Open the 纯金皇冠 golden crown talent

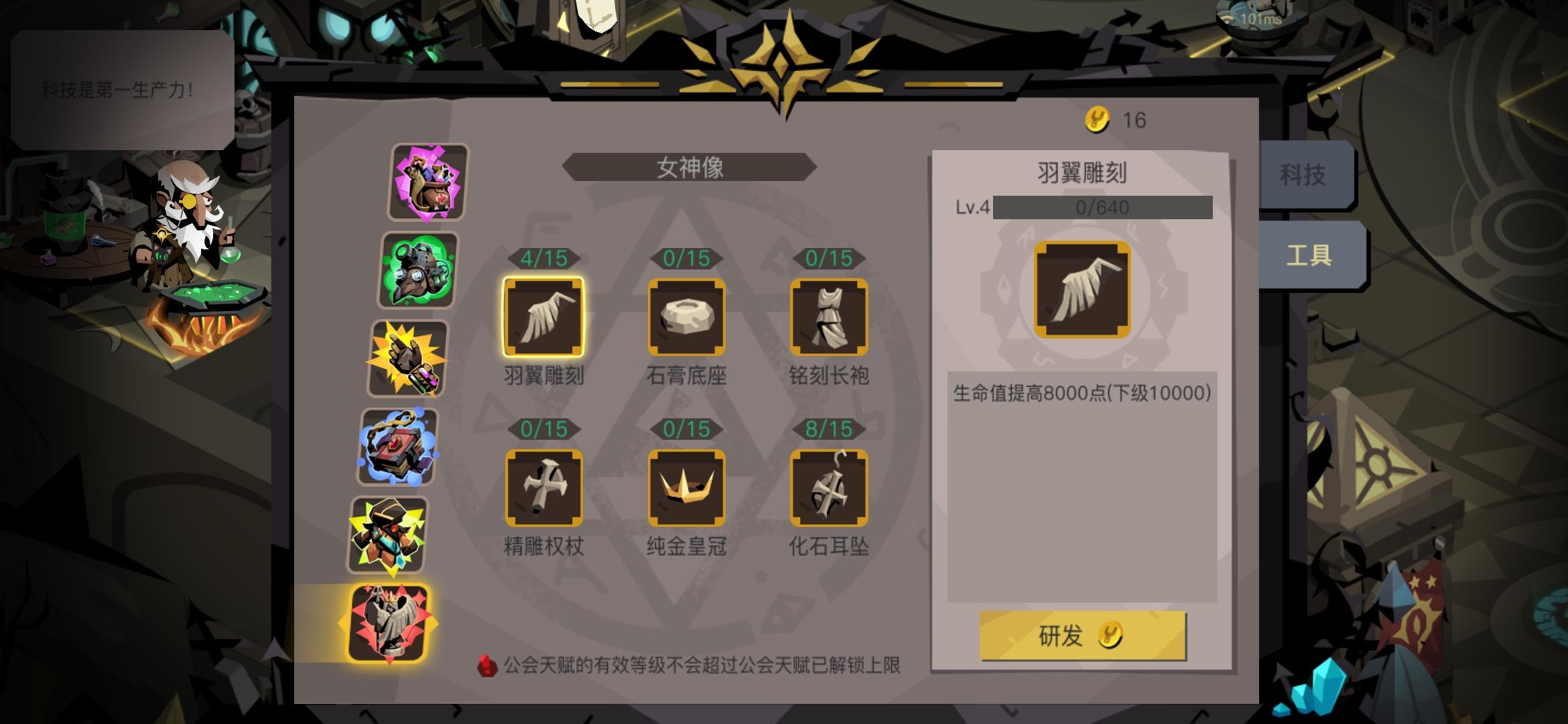point(687,488)
